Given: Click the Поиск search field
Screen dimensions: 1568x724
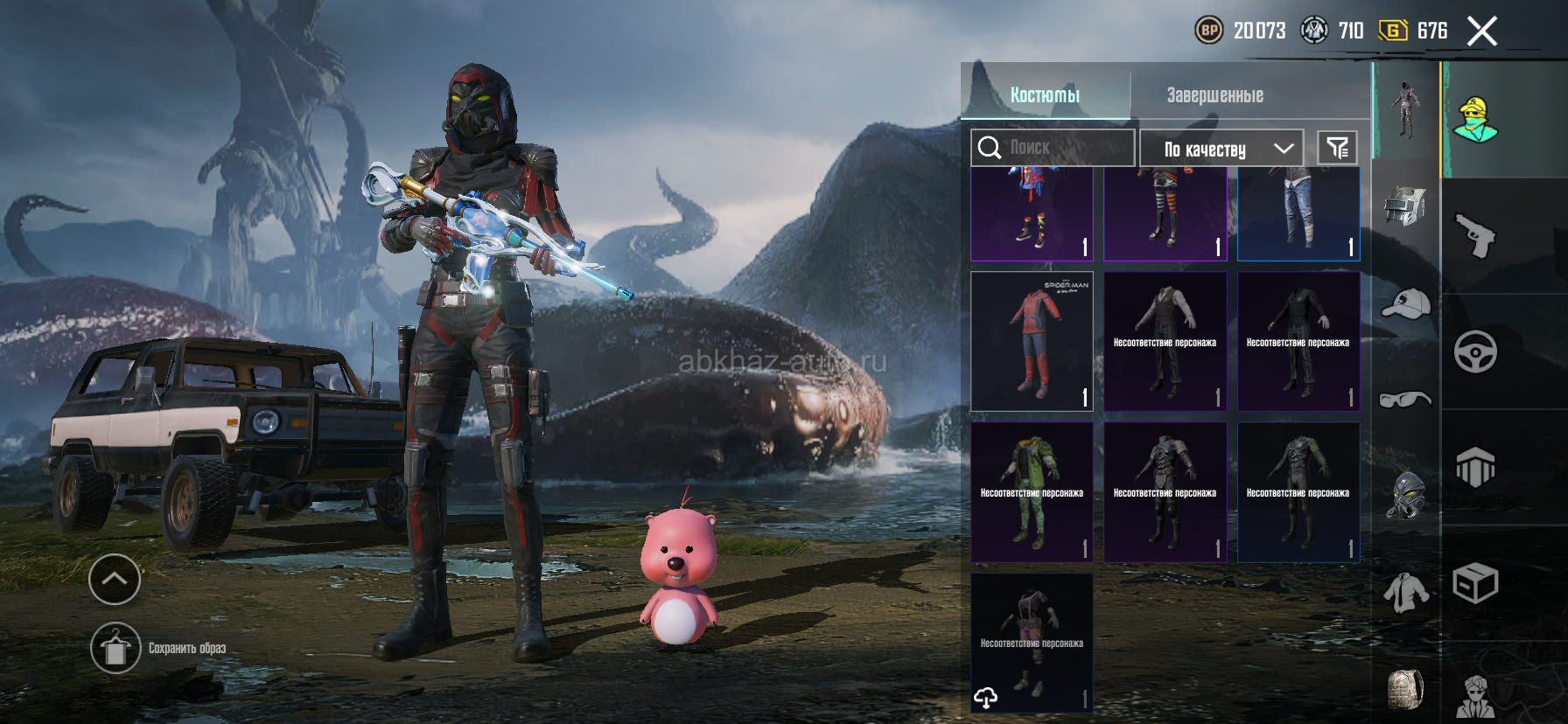Looking at the screenshot, I should coord(1052,148).
